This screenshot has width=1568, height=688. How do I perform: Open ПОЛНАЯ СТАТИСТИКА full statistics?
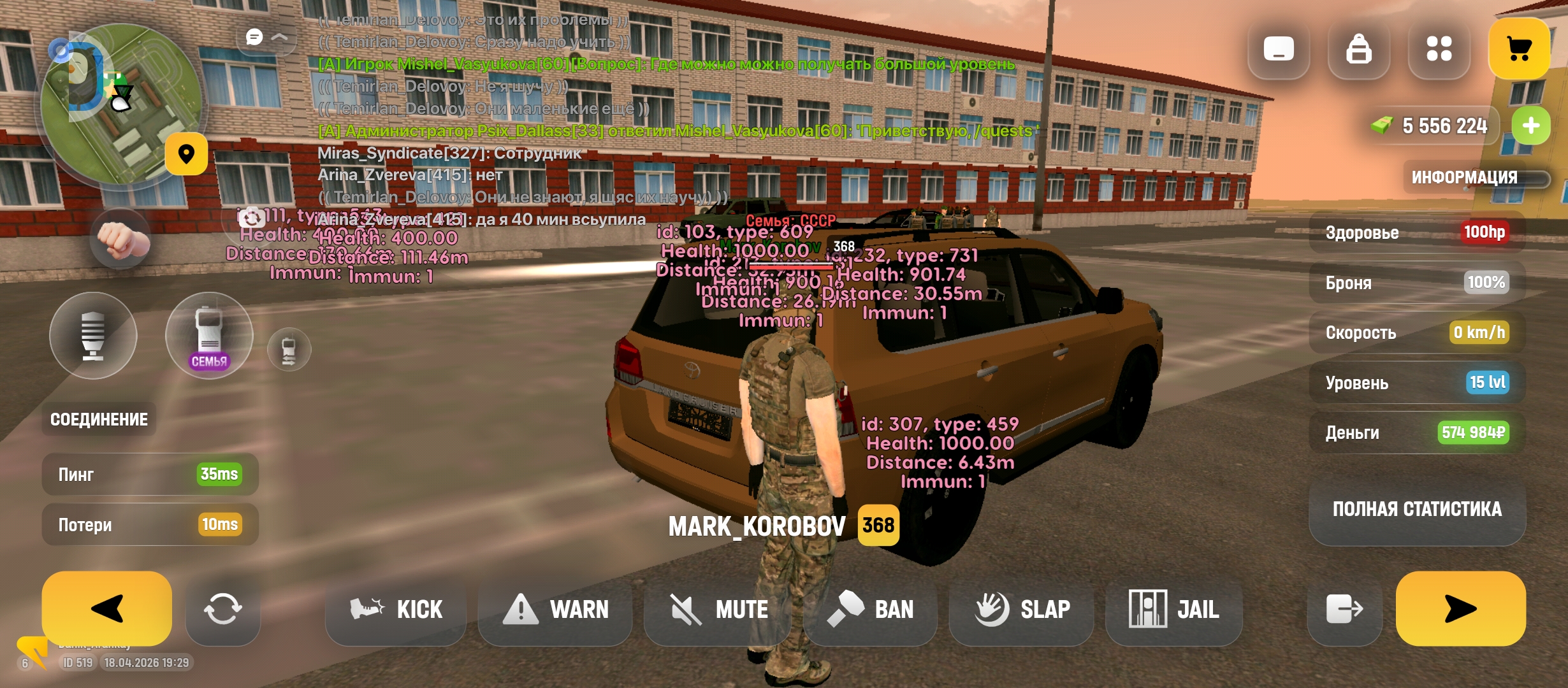tap(1417, 509)
